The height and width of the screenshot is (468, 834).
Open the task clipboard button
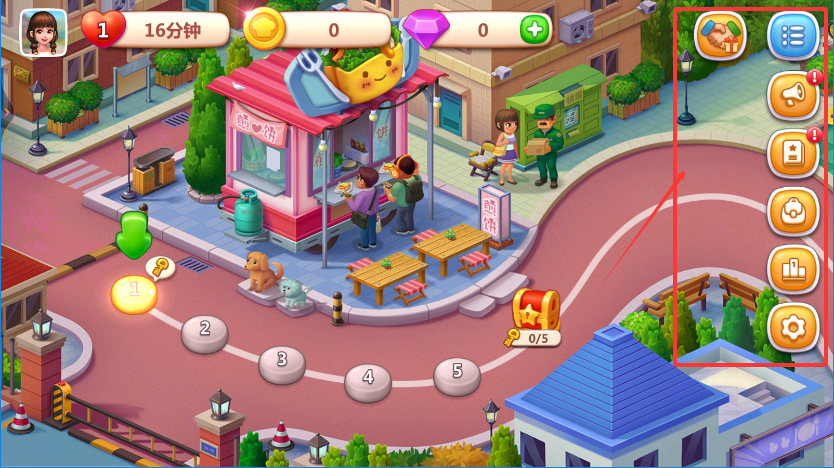(x=793, y=154)
